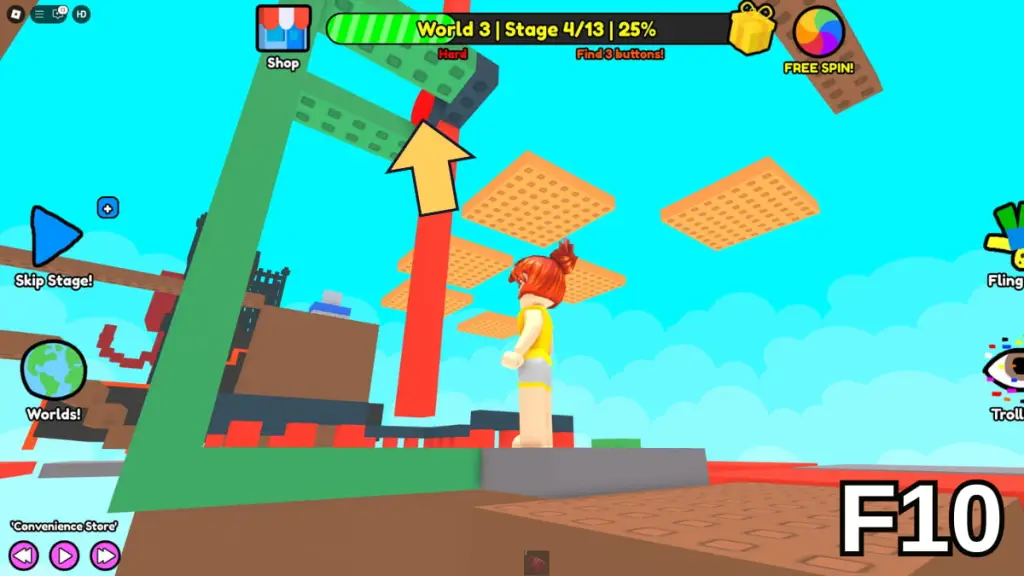This screenshot has height=576, width=1024.
Task: Open the Shop
Action: [283, 30]
